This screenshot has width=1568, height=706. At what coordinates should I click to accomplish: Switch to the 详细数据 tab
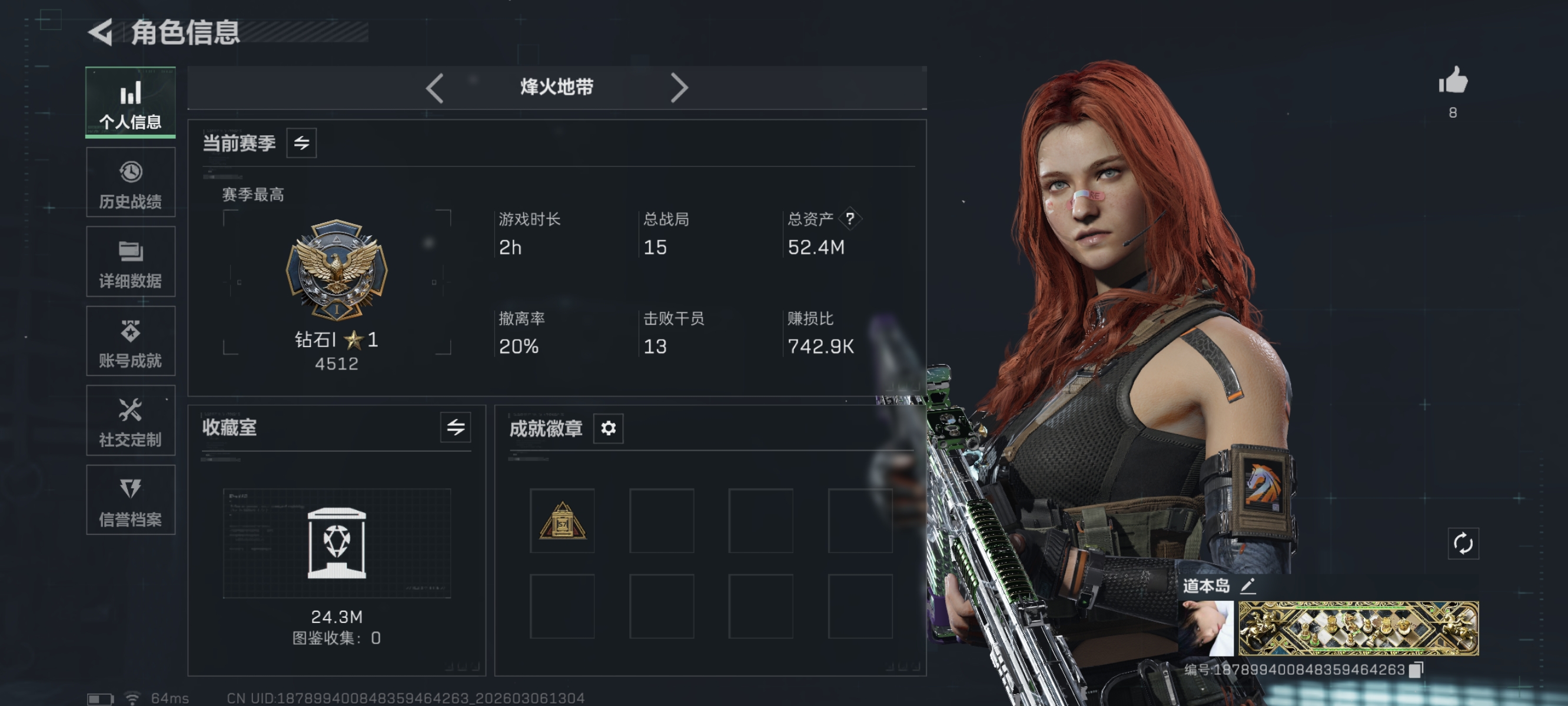click(x=130, y=262)
